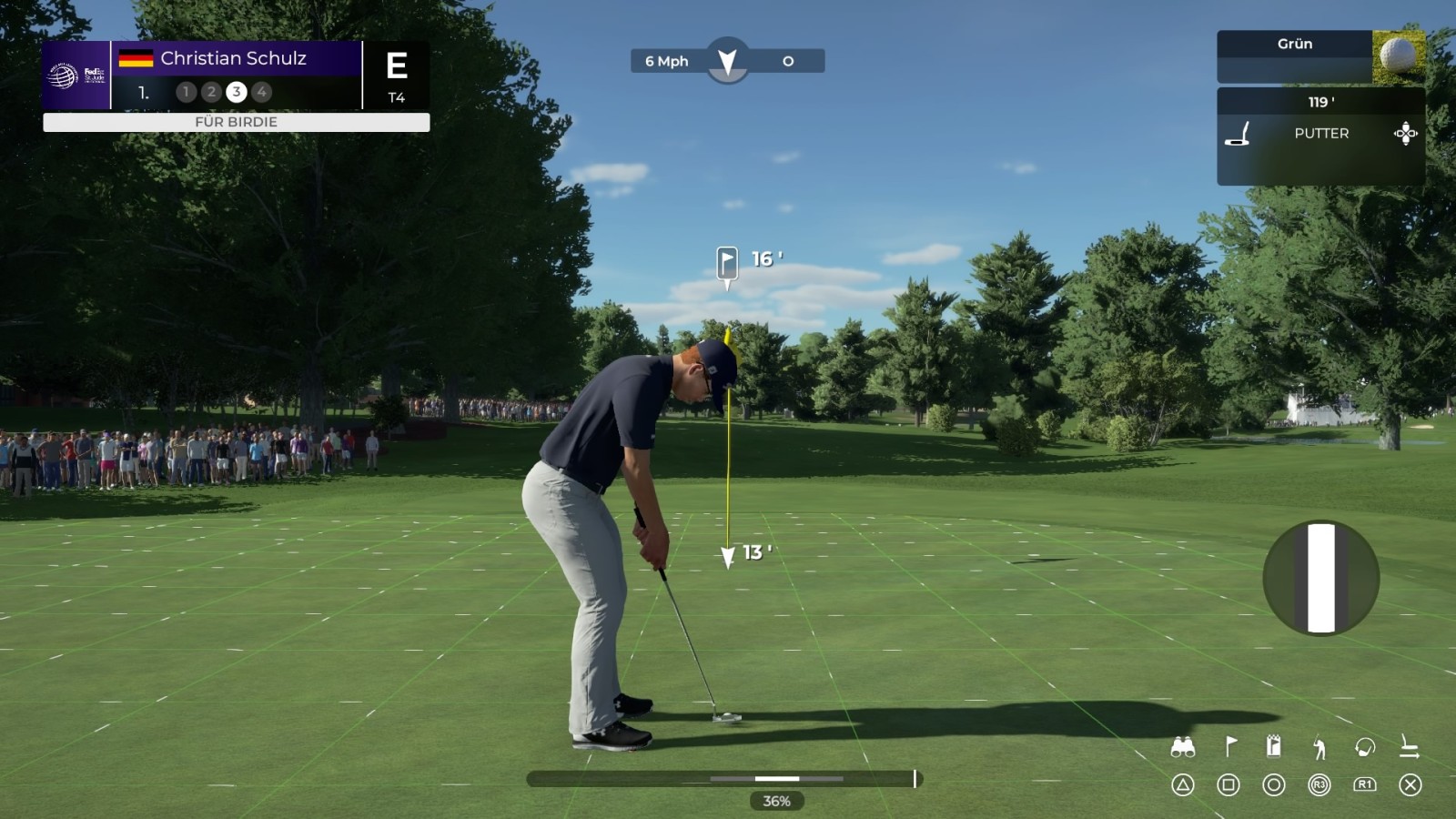
Task: Select the Grün ball lie panel
Action: [1320, 56]
